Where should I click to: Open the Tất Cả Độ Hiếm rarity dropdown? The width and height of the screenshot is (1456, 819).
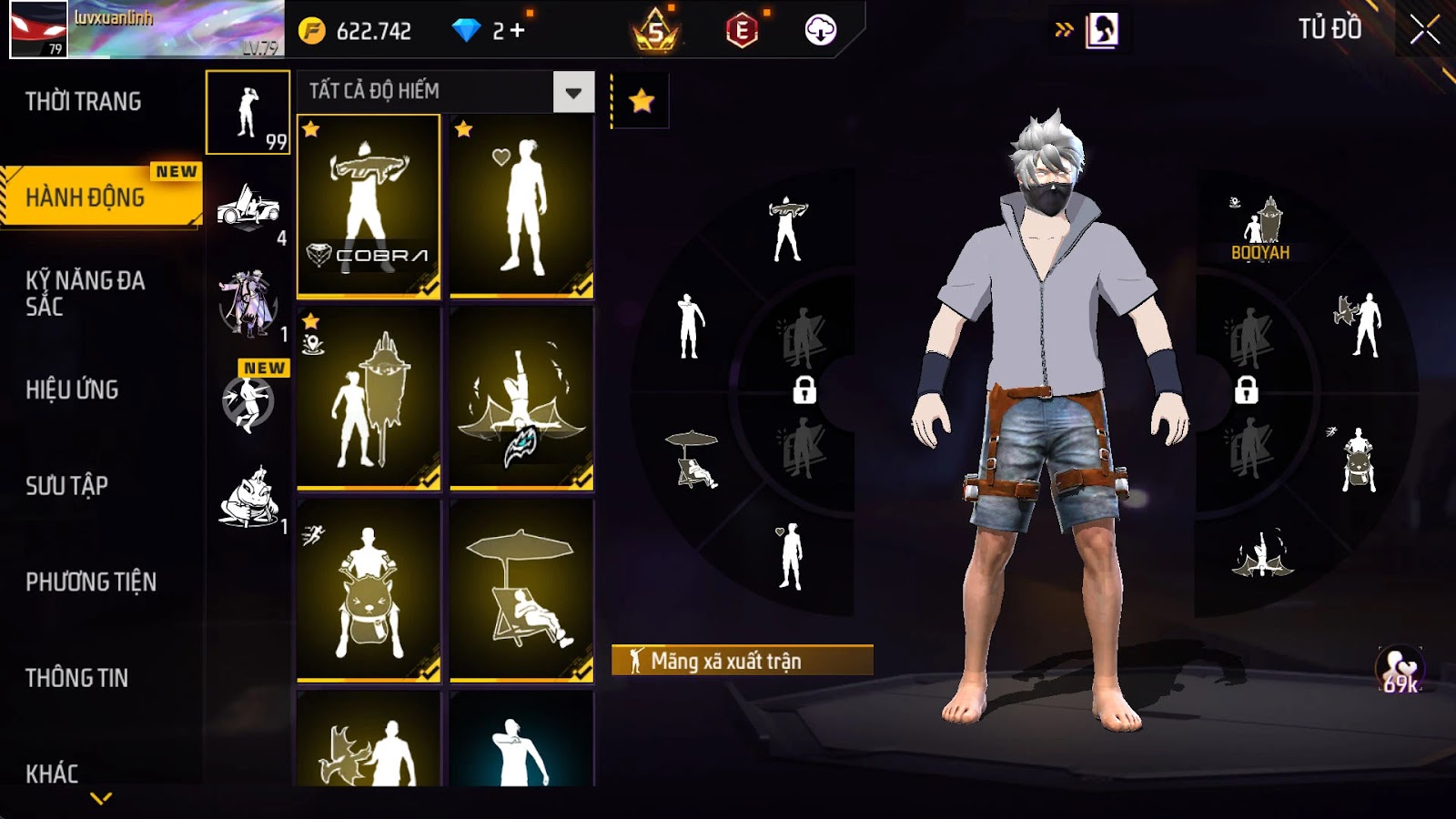point(573,92)
